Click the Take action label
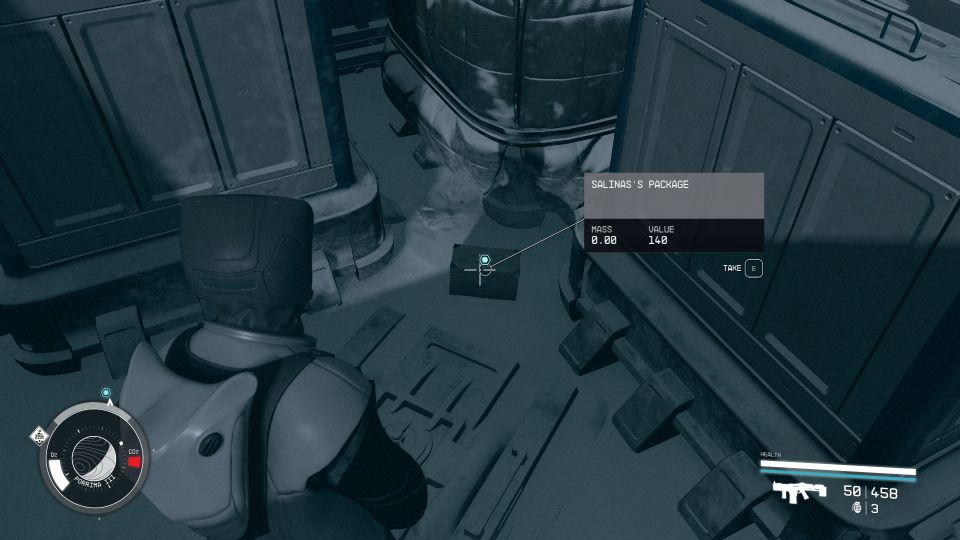Image resolution: width=960 pixels, height=540 pixels. (733, 268)
